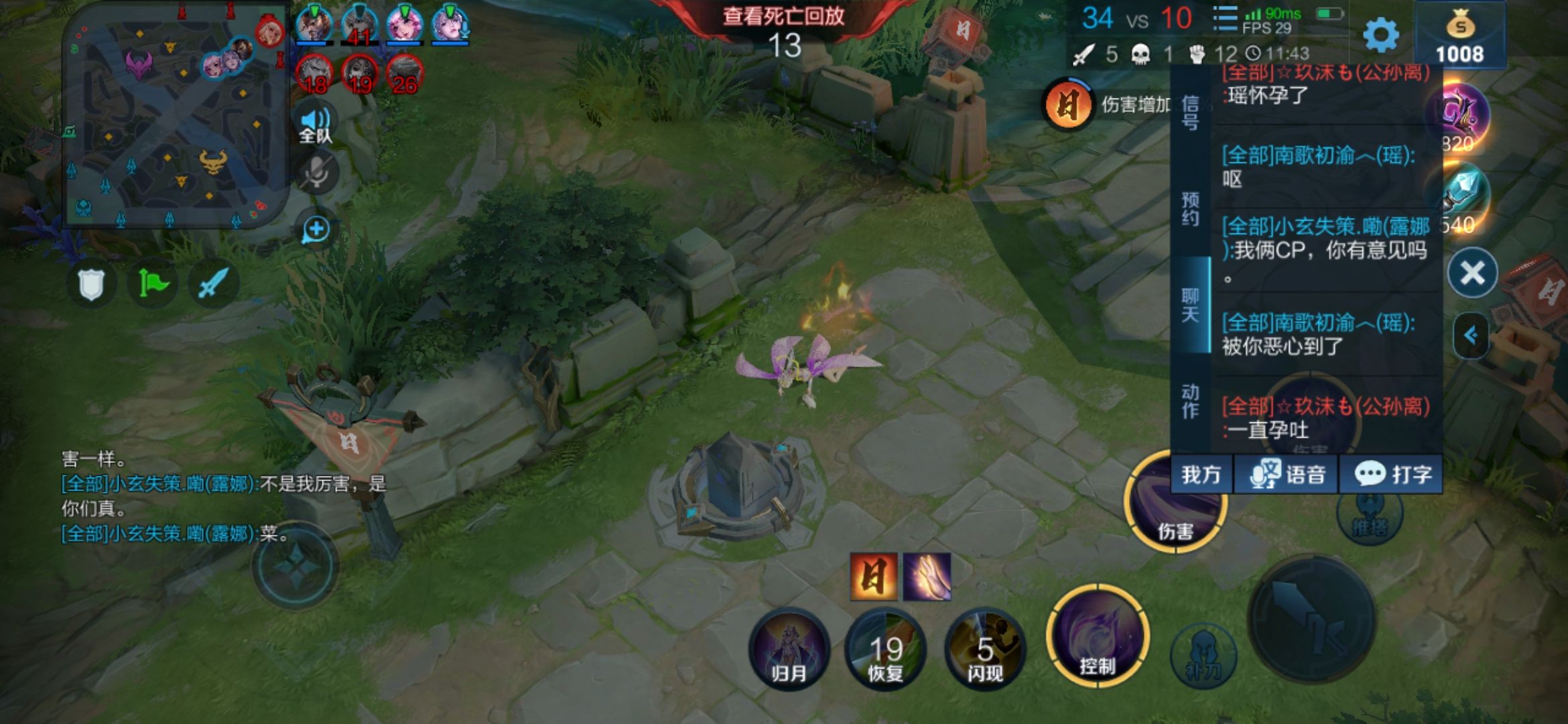Toggle the 全队 team speaker

pos(315,125)
